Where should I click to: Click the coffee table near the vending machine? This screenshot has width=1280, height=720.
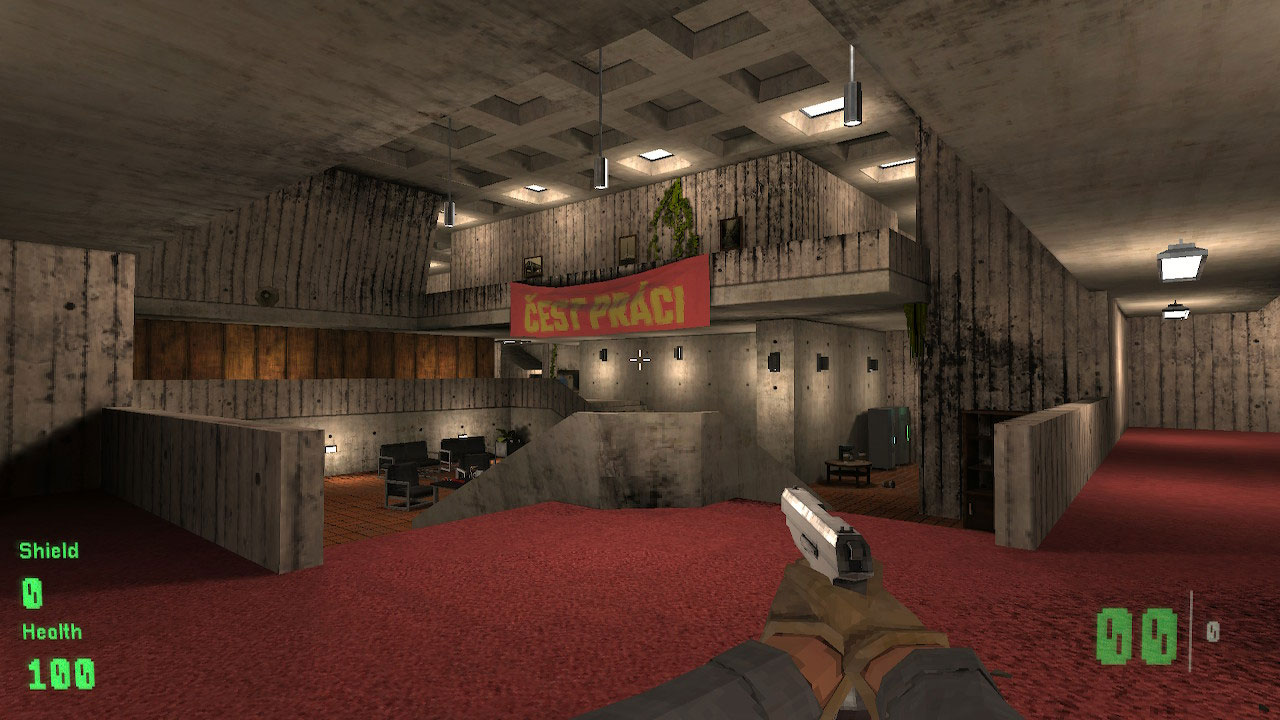847,467
